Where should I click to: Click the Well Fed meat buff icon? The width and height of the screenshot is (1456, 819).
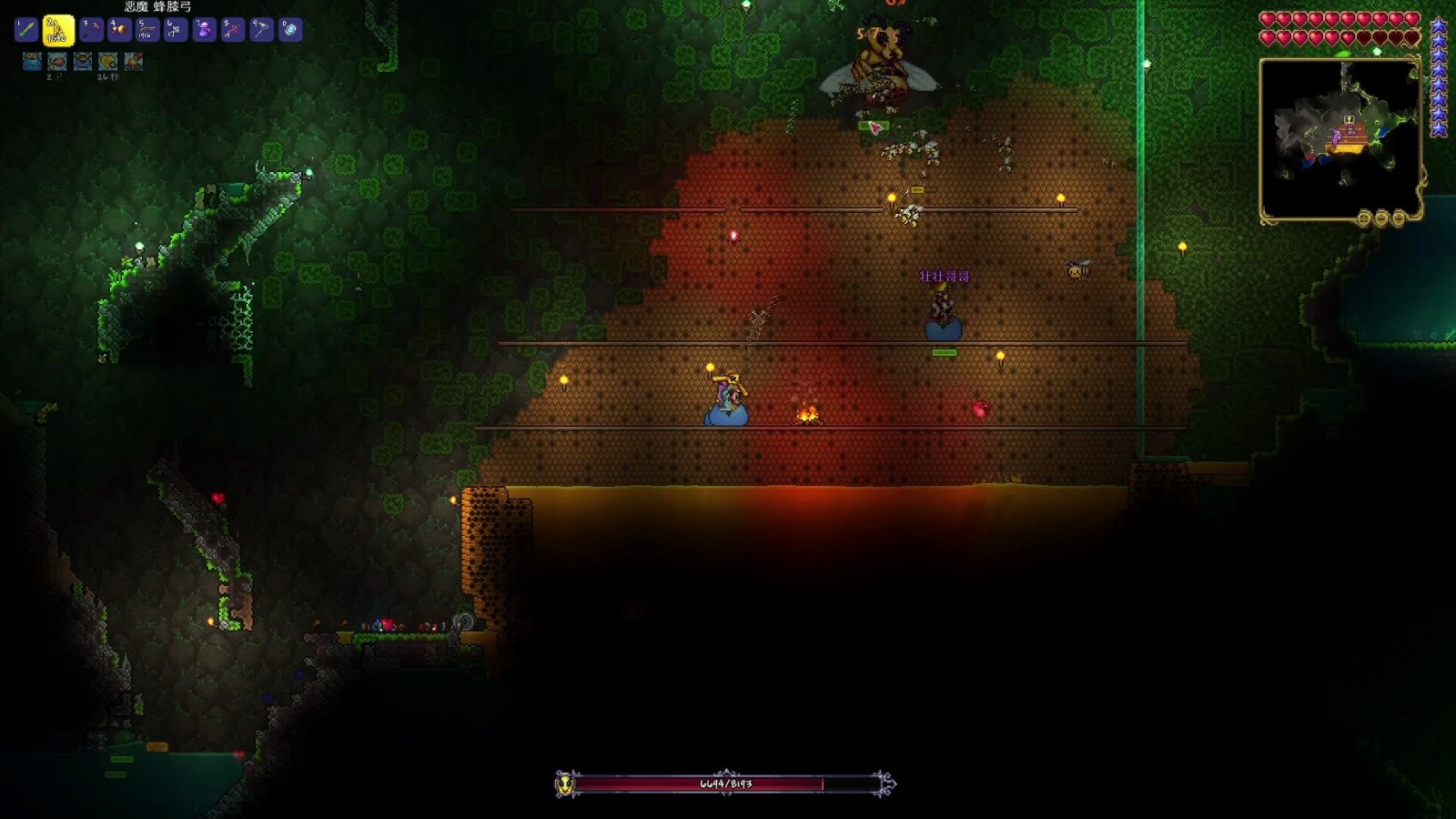(x=57, y=61)
